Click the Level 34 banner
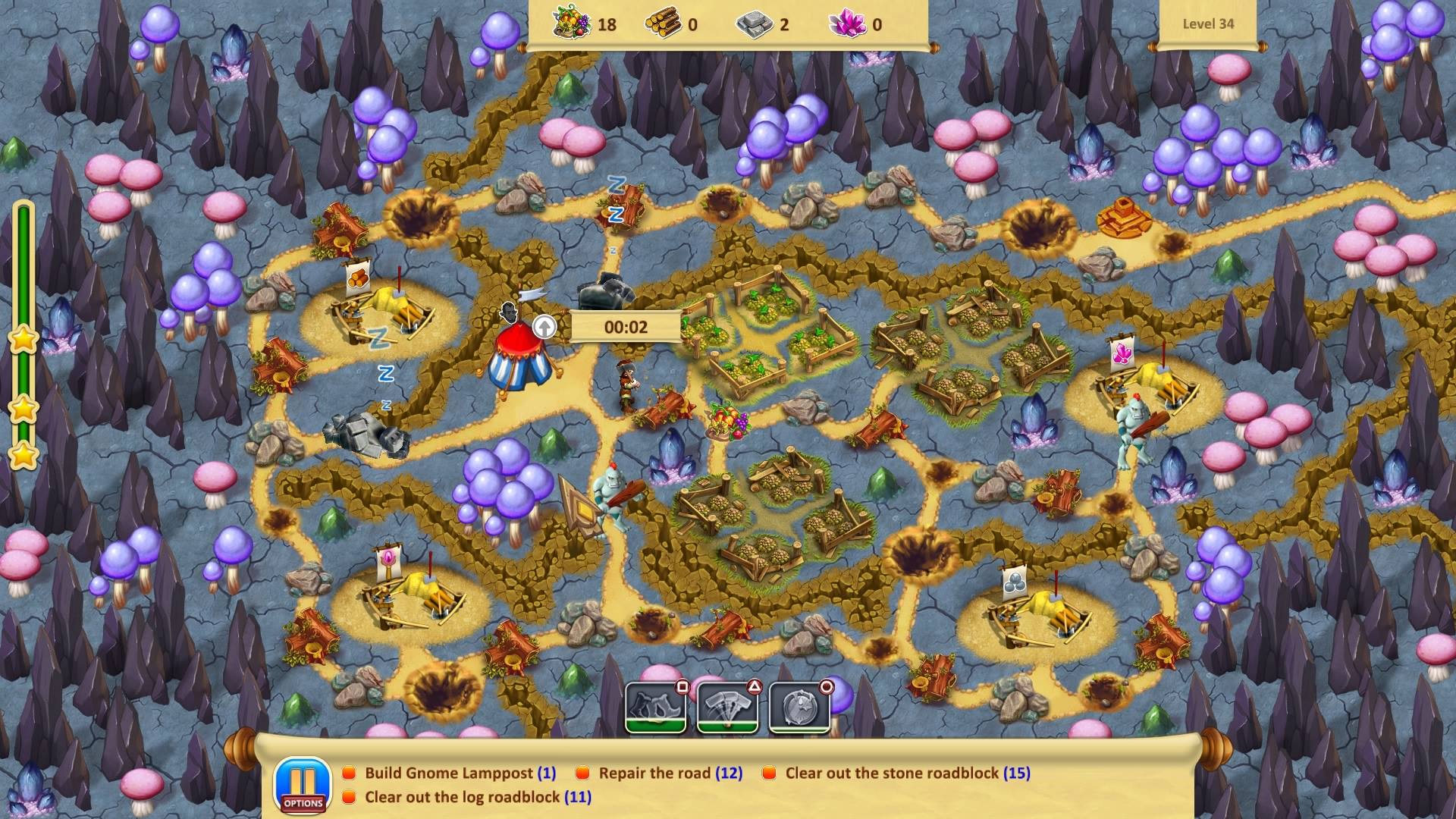This screenshot has height=819, width=1456. pyautogui.click(x=1209, y=24)
